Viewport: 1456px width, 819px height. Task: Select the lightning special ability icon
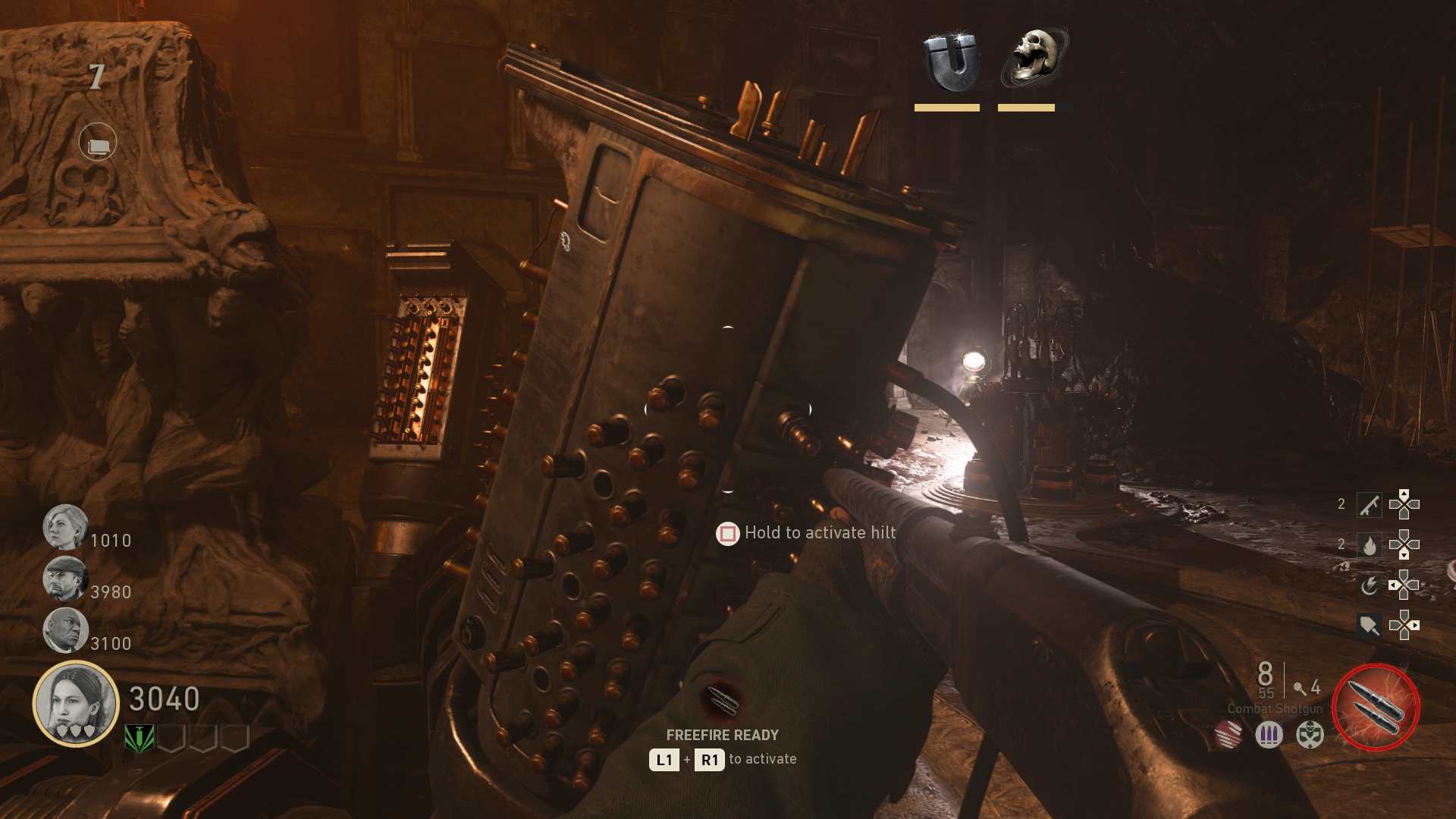coord(1370,585)
